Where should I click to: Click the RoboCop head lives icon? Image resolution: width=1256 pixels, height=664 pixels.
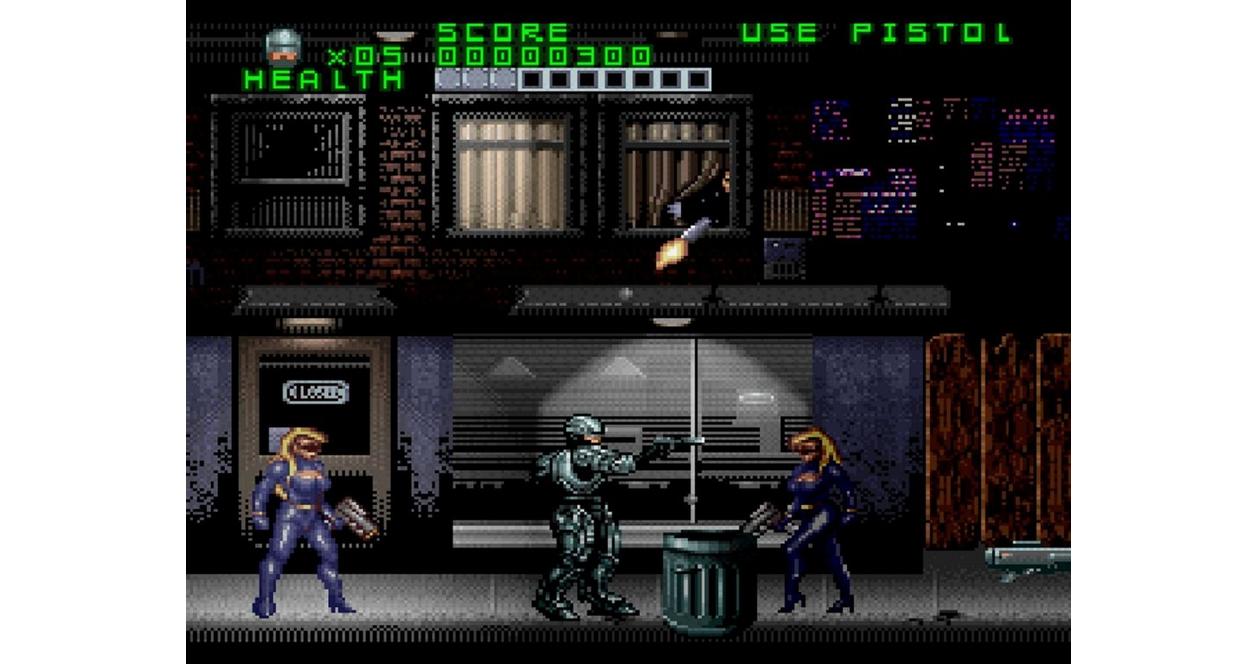(283, 47)
